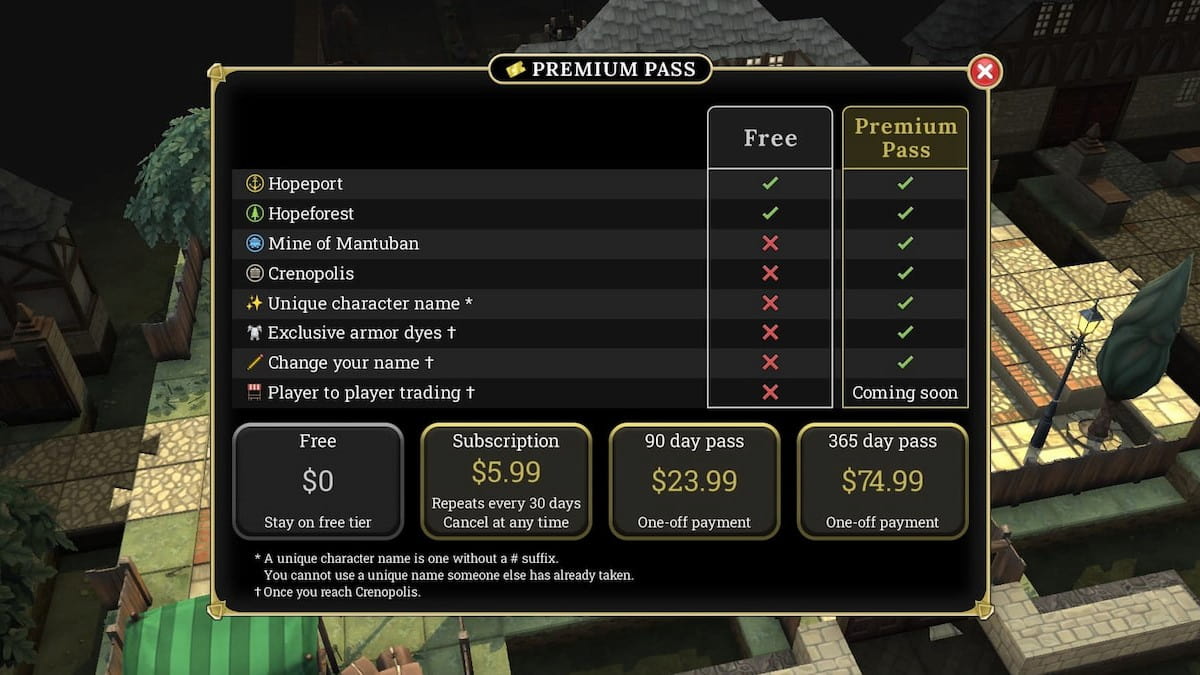Select the $5.99 Subscription option
This screenshot has height=675, width=1200.
506,481
